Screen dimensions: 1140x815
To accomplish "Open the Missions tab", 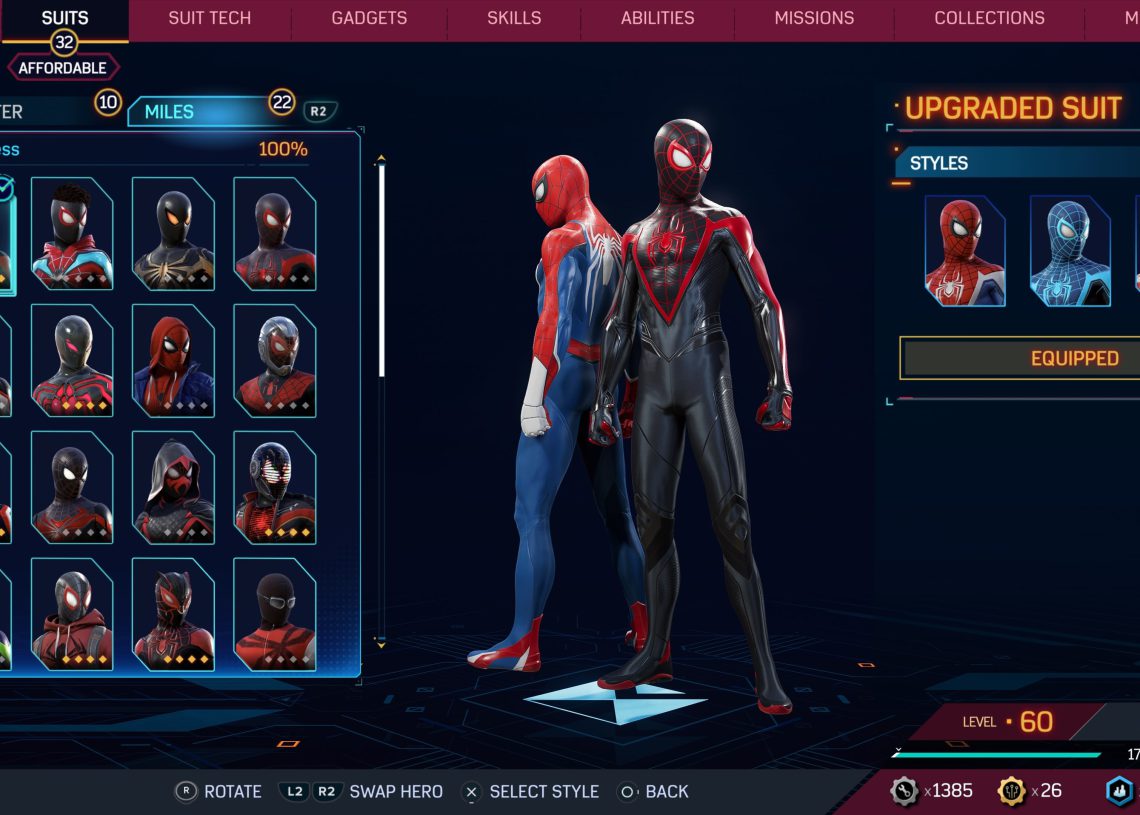I will [814, 18].
